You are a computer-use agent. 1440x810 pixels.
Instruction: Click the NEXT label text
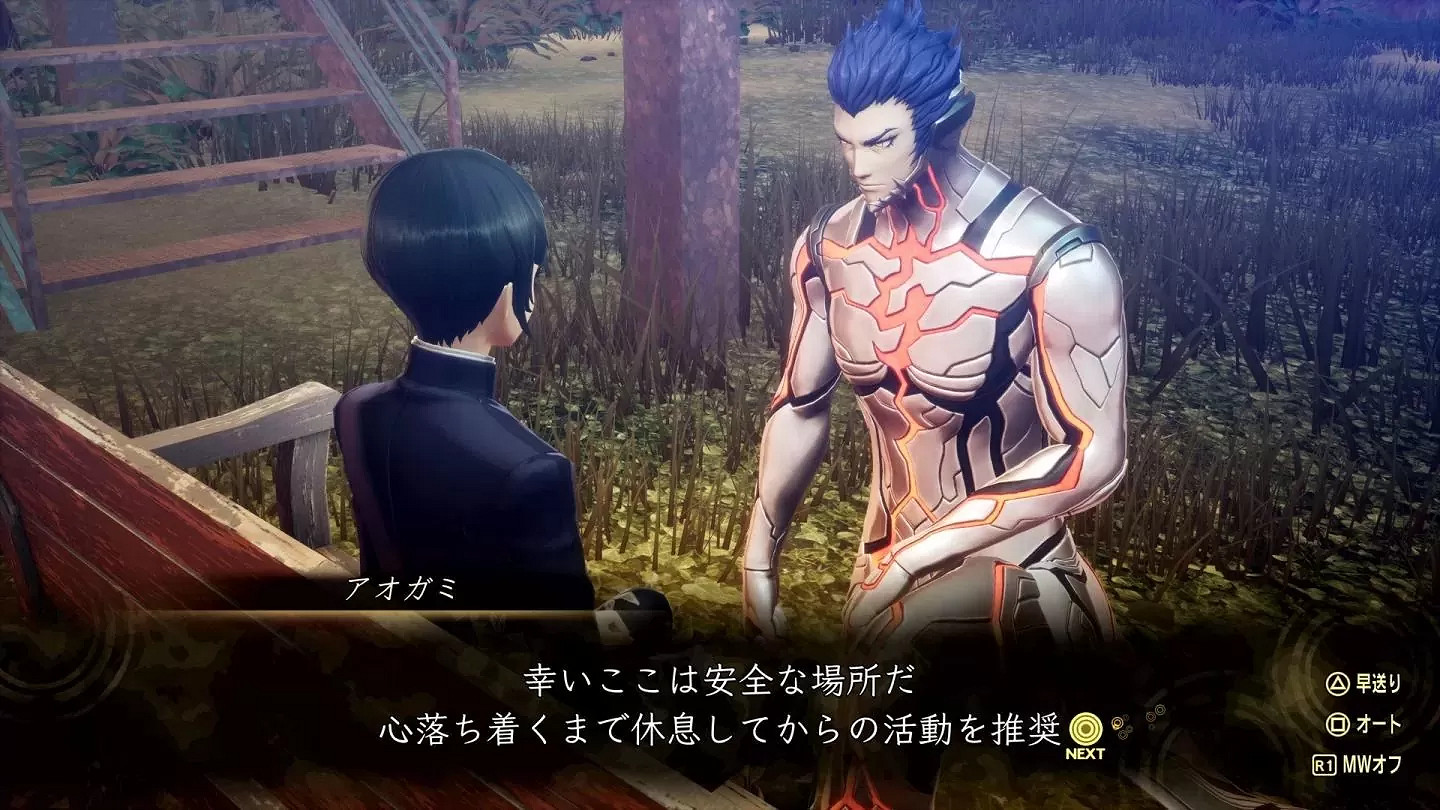coord(1083,753)
